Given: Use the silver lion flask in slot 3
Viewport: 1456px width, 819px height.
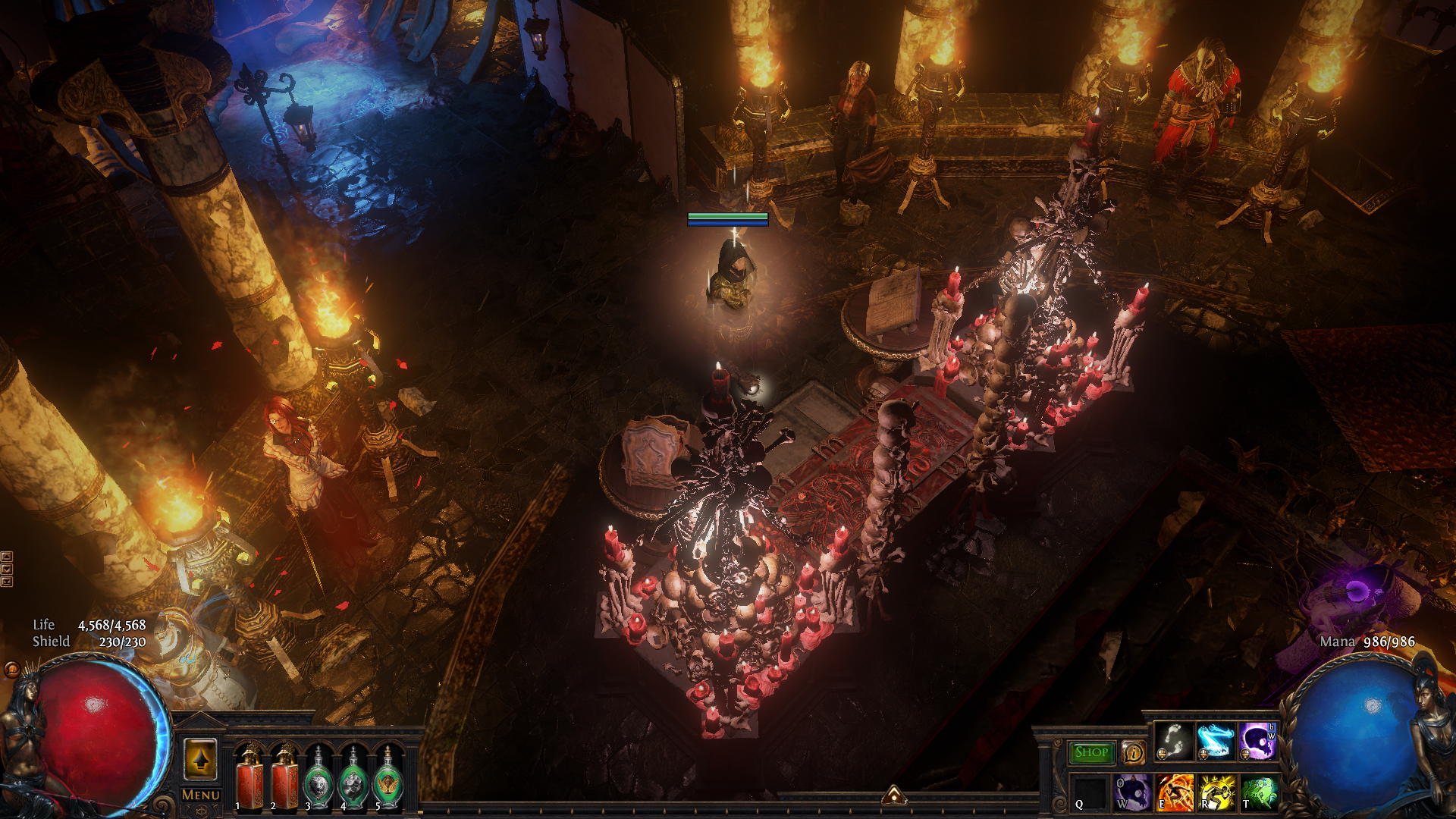Looking at the screenshot, I should coord(319,778).
